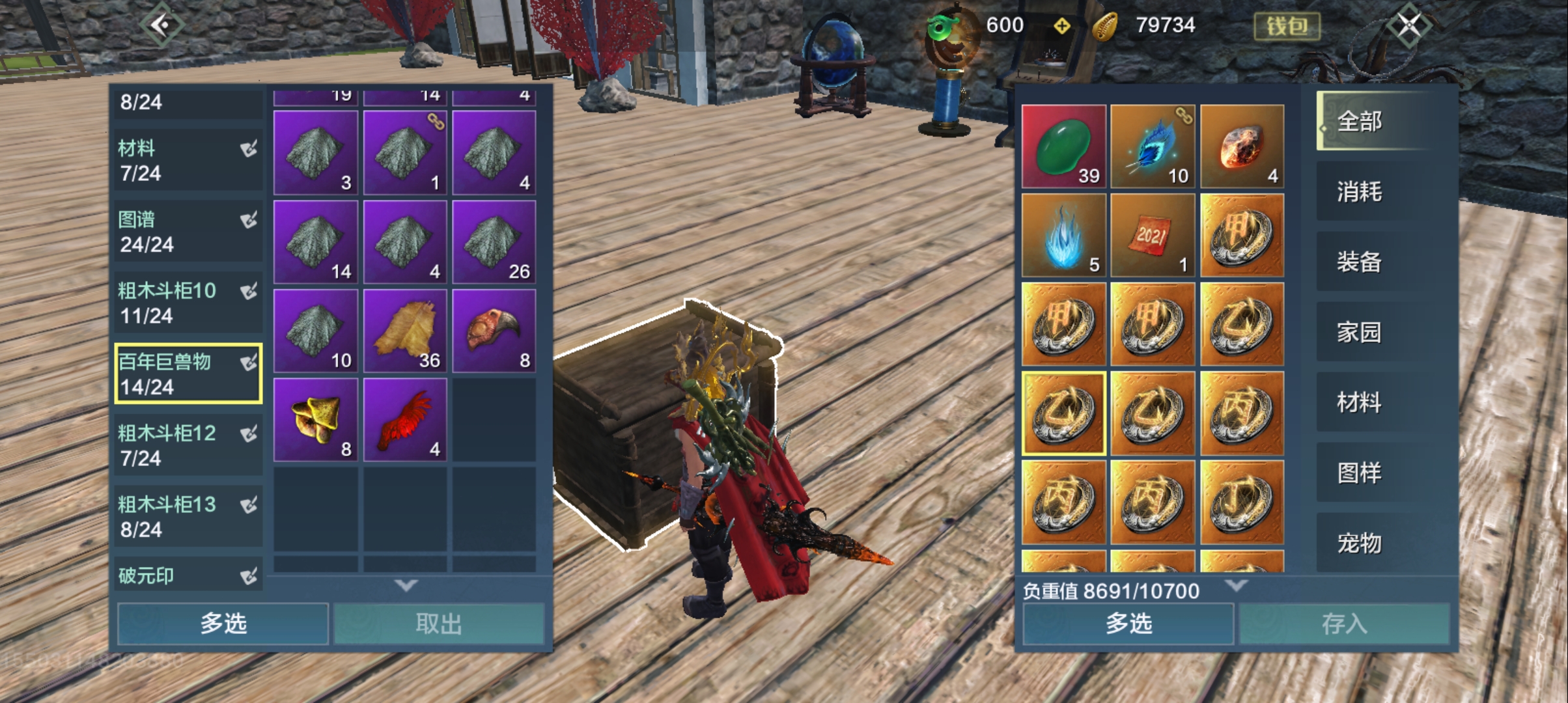This screenshot has height=703, width=1568.
Task: Click 存入 to deposit the item
Action: pyautogui.click(x=1344, y=624)
